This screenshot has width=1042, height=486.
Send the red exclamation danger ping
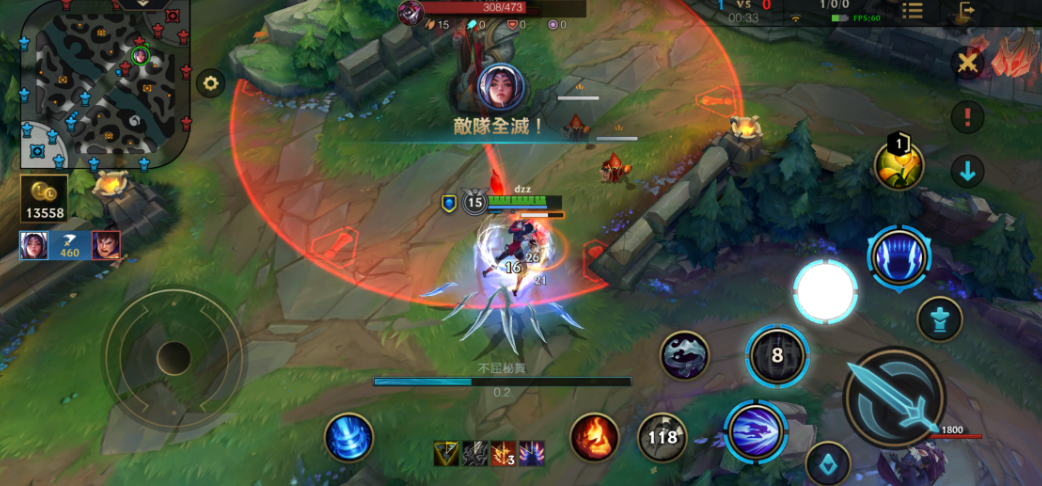coord(967,117)
